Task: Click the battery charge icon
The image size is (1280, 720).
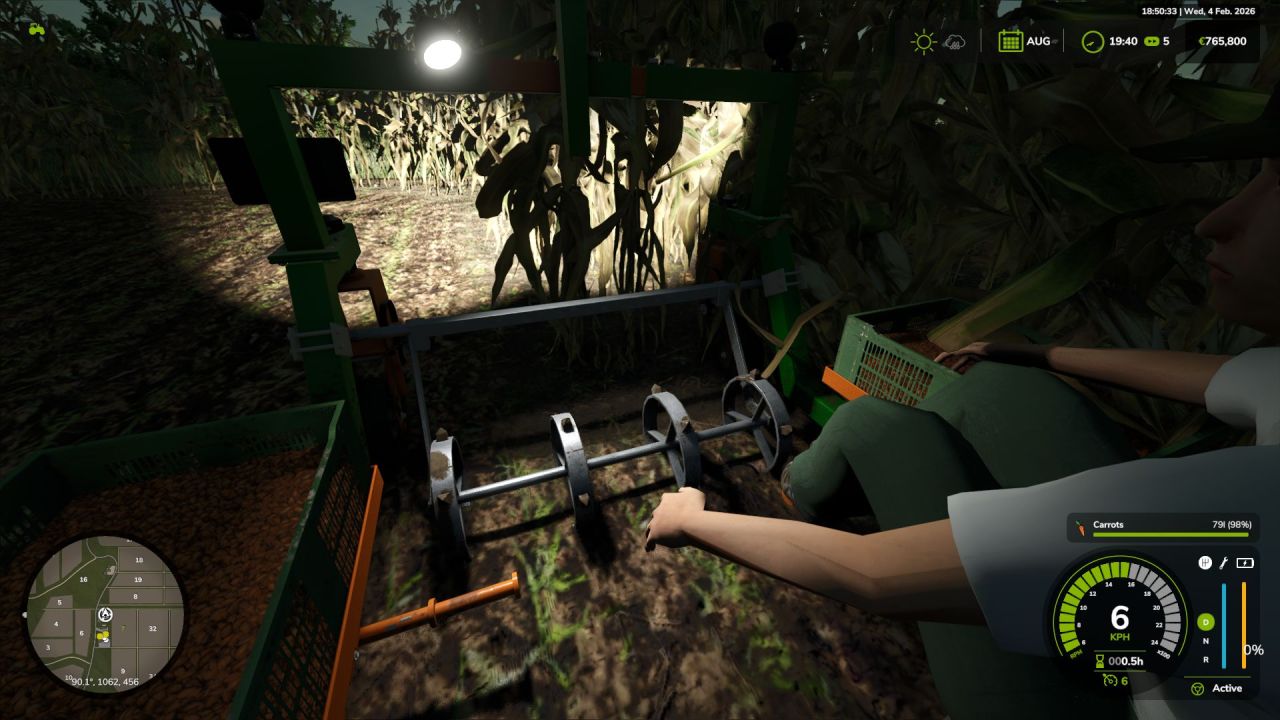Action: point(1244,562)
